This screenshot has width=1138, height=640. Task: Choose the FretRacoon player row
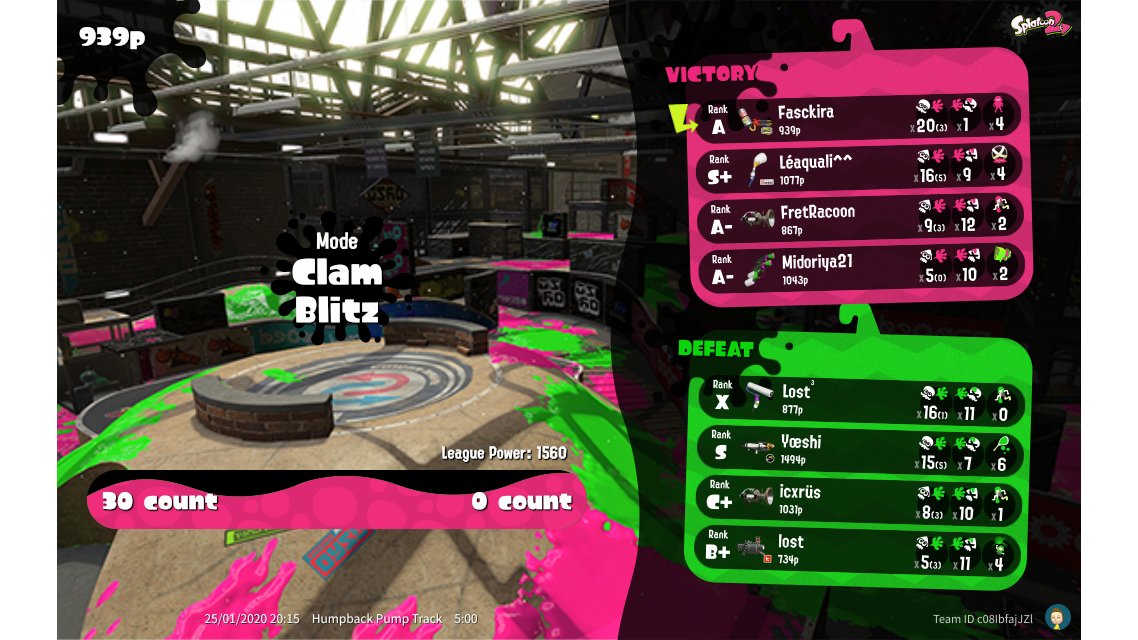pyautogui.click(x=858, y=218)
